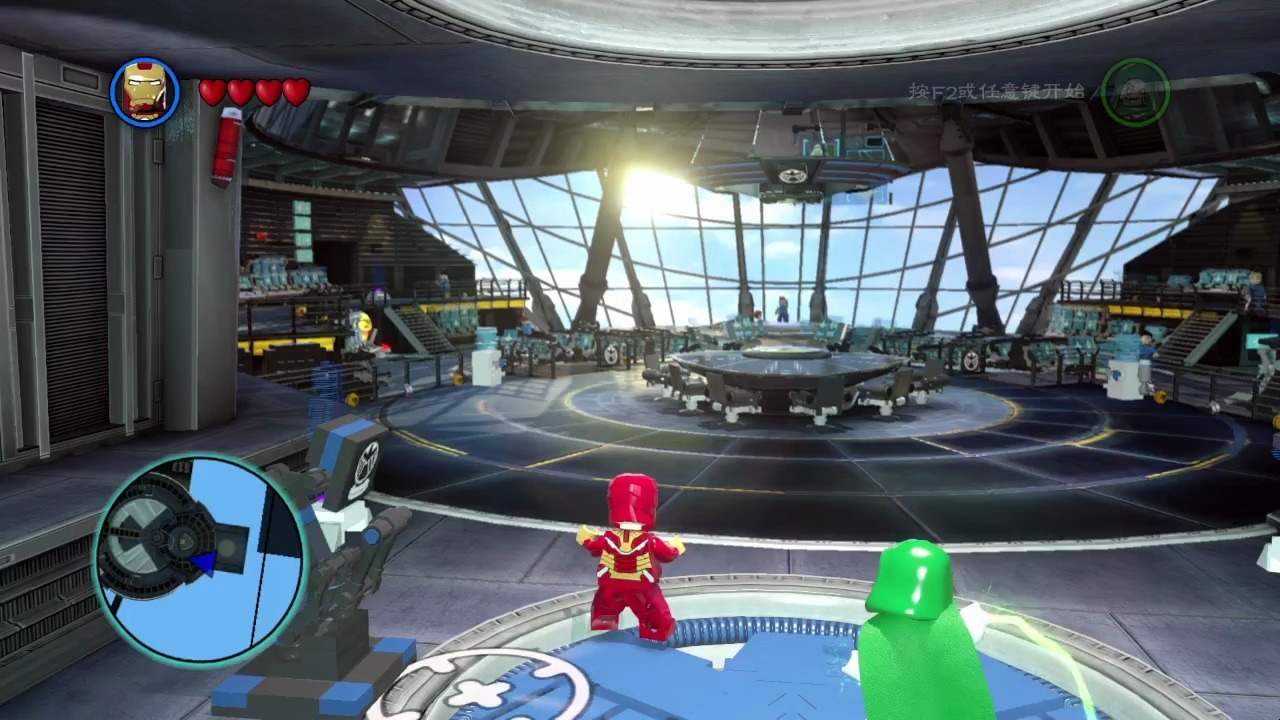Click the Iron Man character portrait
Image resolution: width=1280 pixels, height=720 pixels.
(x=145, y=92)
